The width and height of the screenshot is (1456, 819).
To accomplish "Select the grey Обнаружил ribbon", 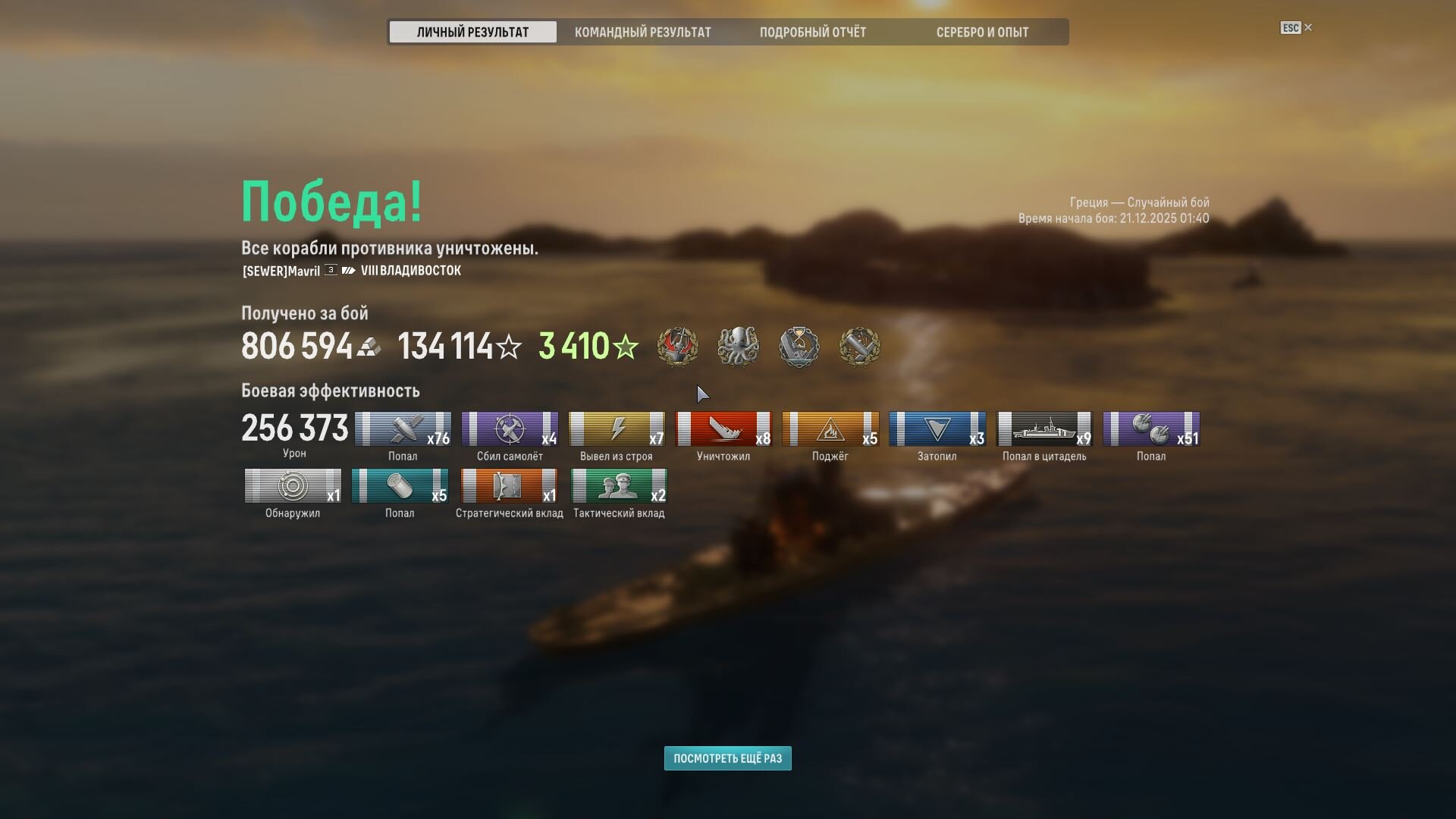I will coord(293,486).
